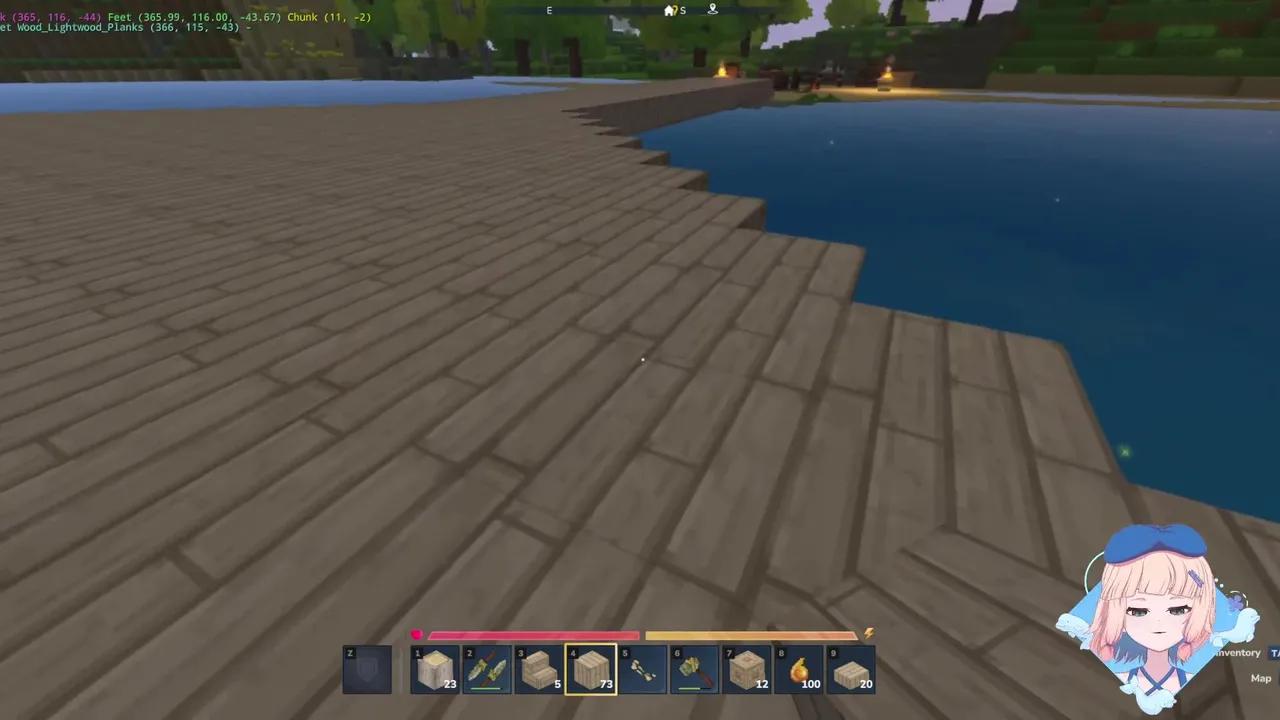Click the location pin icon on the compass bar
This screenshot has width=1280, height=720.
tap(712, 9)
